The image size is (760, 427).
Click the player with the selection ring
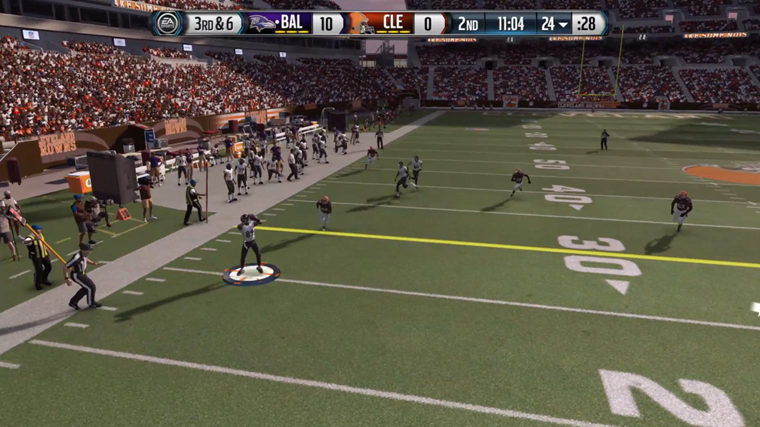[x=249, y=243]
